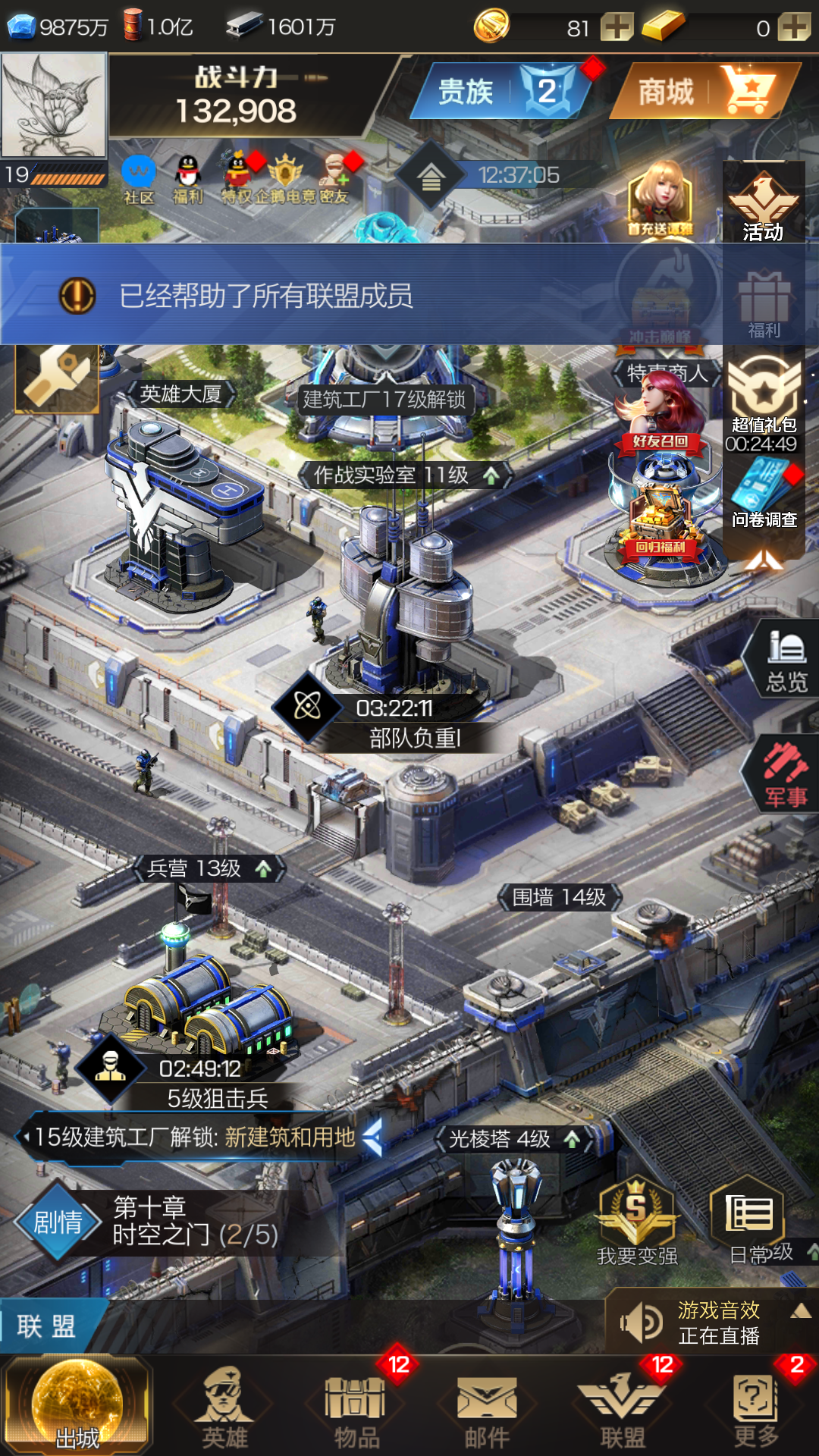Open the 物品 items inventory
Viewport: 819px width, 1456px height.
pyautogui.click(x=356, y=1408)
